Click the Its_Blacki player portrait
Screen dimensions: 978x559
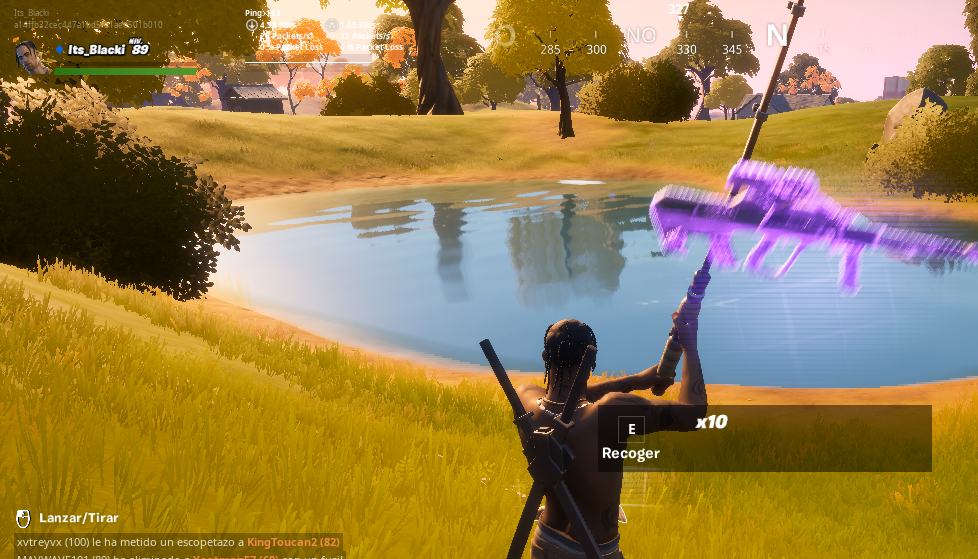click(33, 55)
